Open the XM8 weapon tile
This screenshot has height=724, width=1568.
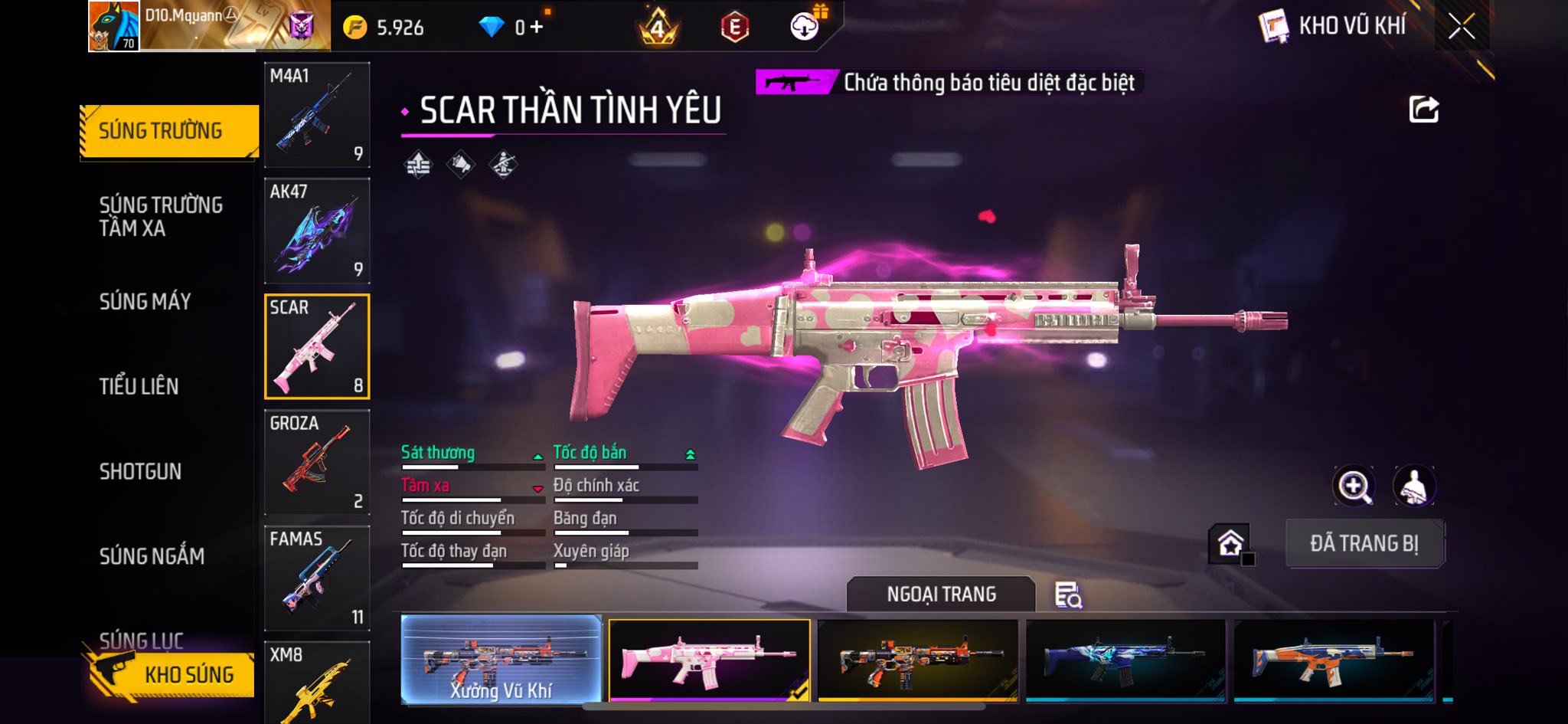click(317, 682)
